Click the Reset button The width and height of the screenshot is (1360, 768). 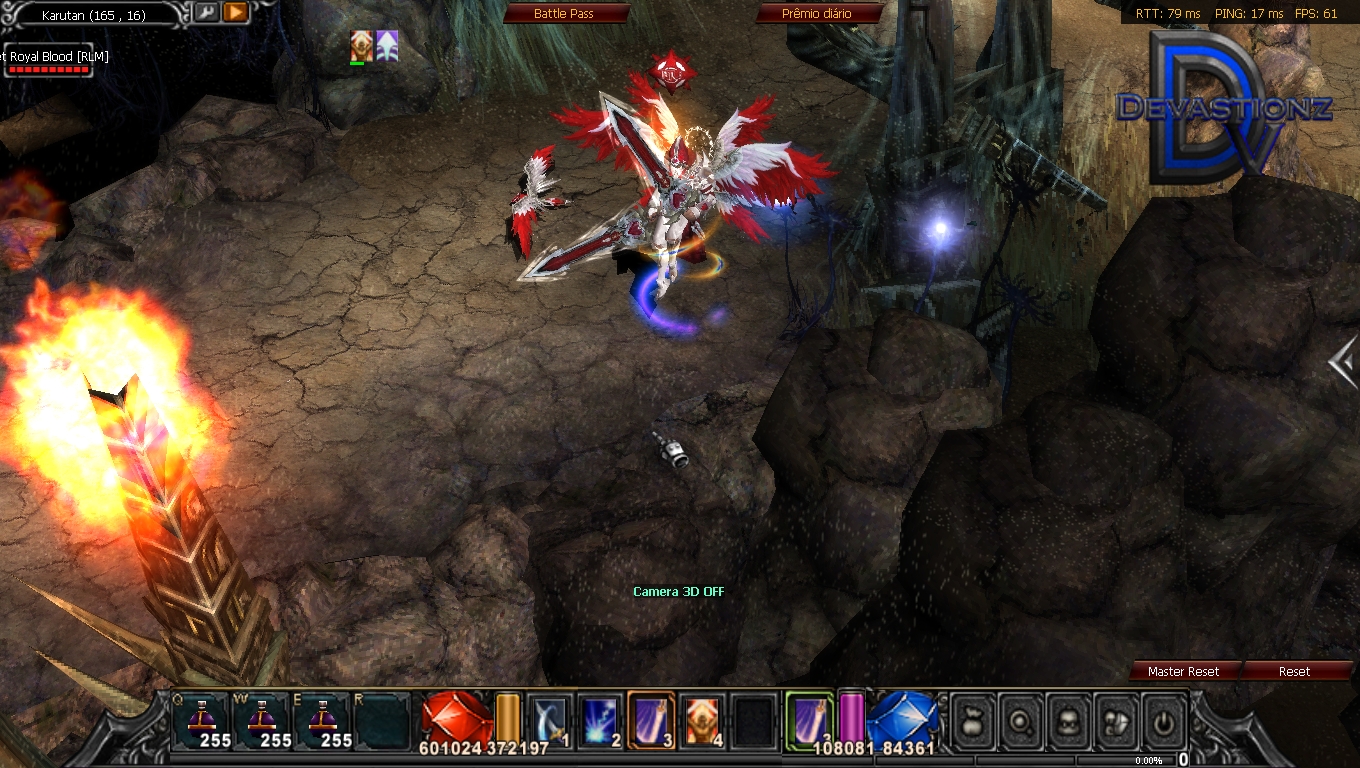coord(1294,671)
